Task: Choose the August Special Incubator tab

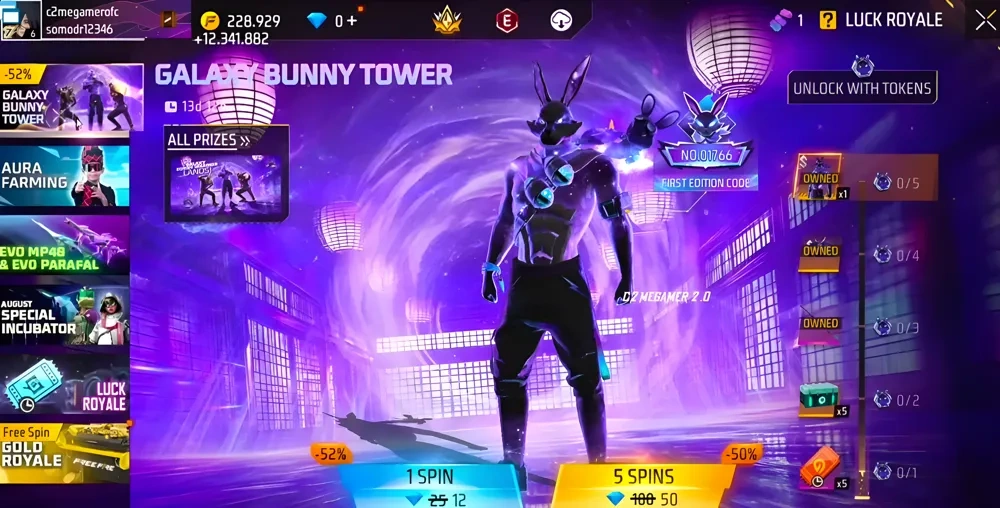Action: (x=66, y=316)
